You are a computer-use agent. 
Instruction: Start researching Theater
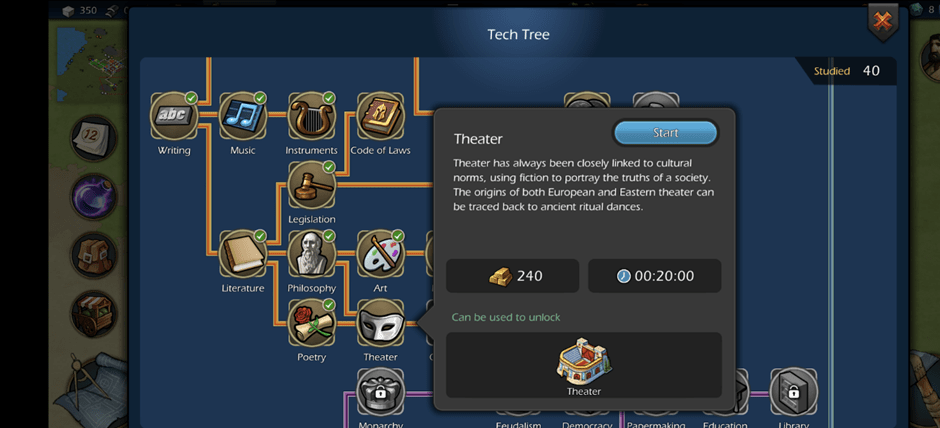pyautogui.click(x=665, y=133)
